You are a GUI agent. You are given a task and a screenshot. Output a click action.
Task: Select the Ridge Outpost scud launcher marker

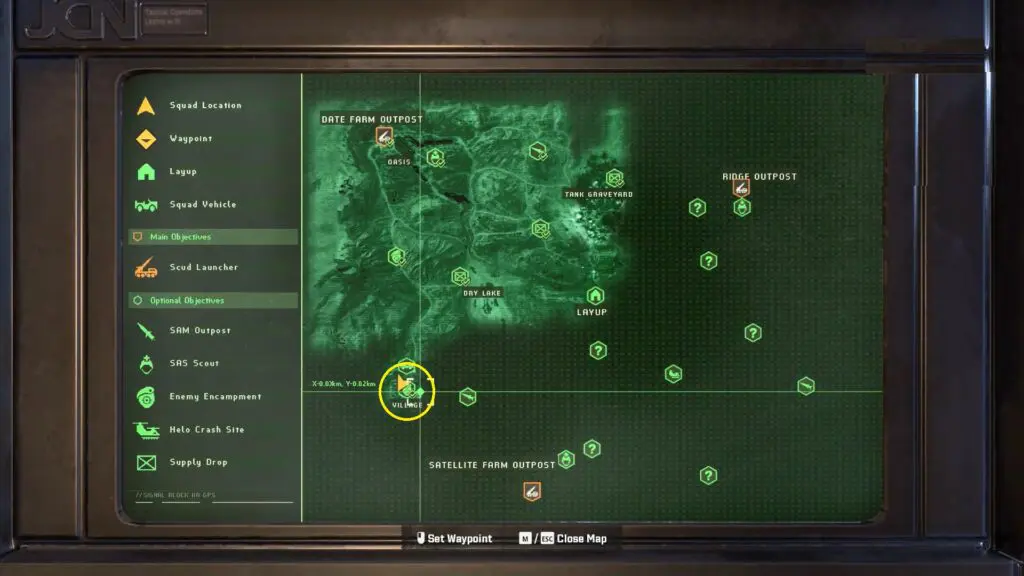coord(741,187)
